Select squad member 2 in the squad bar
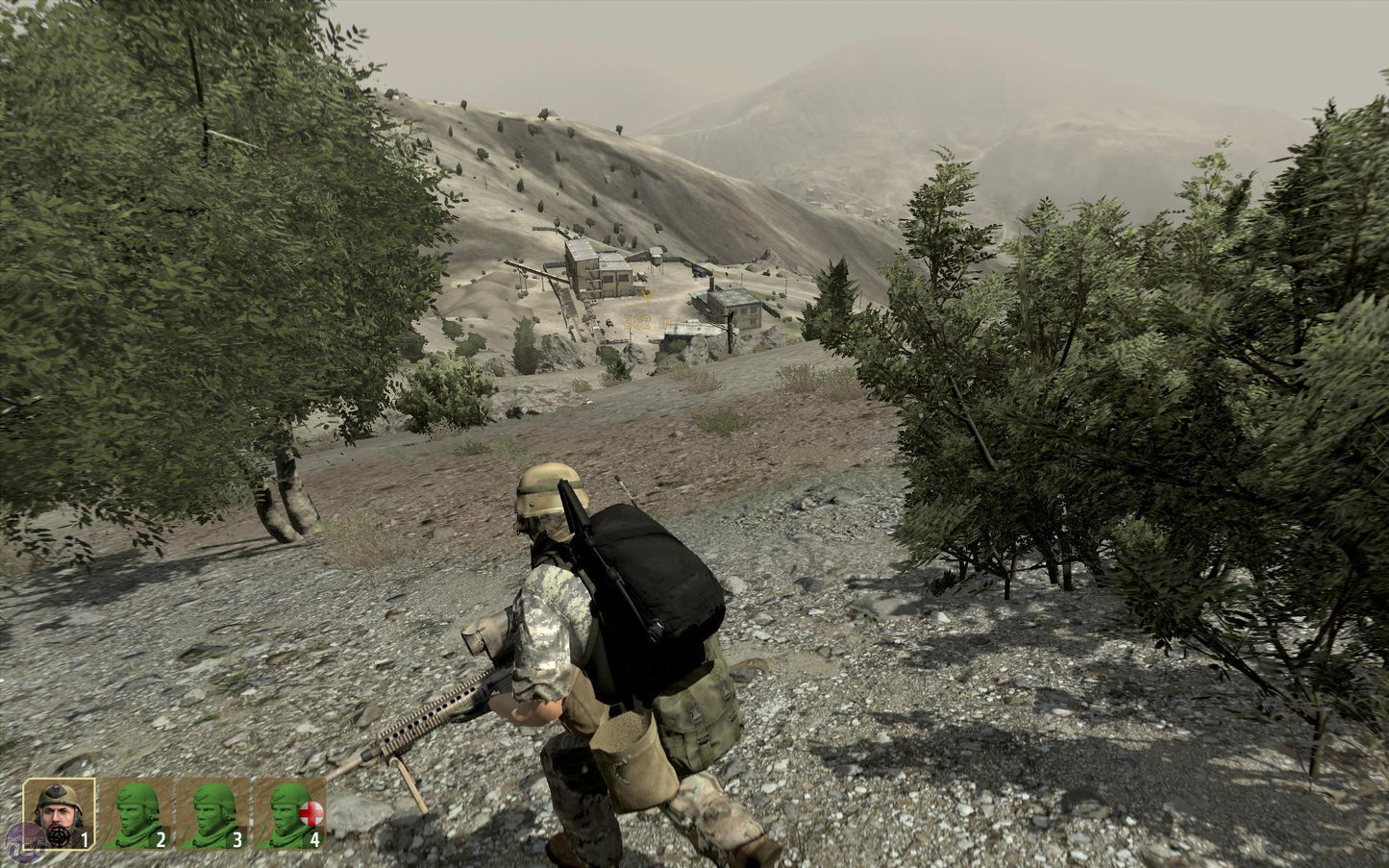Image resolution: width=1389 pixels, height=868 pixels. (x=136, y=813)
